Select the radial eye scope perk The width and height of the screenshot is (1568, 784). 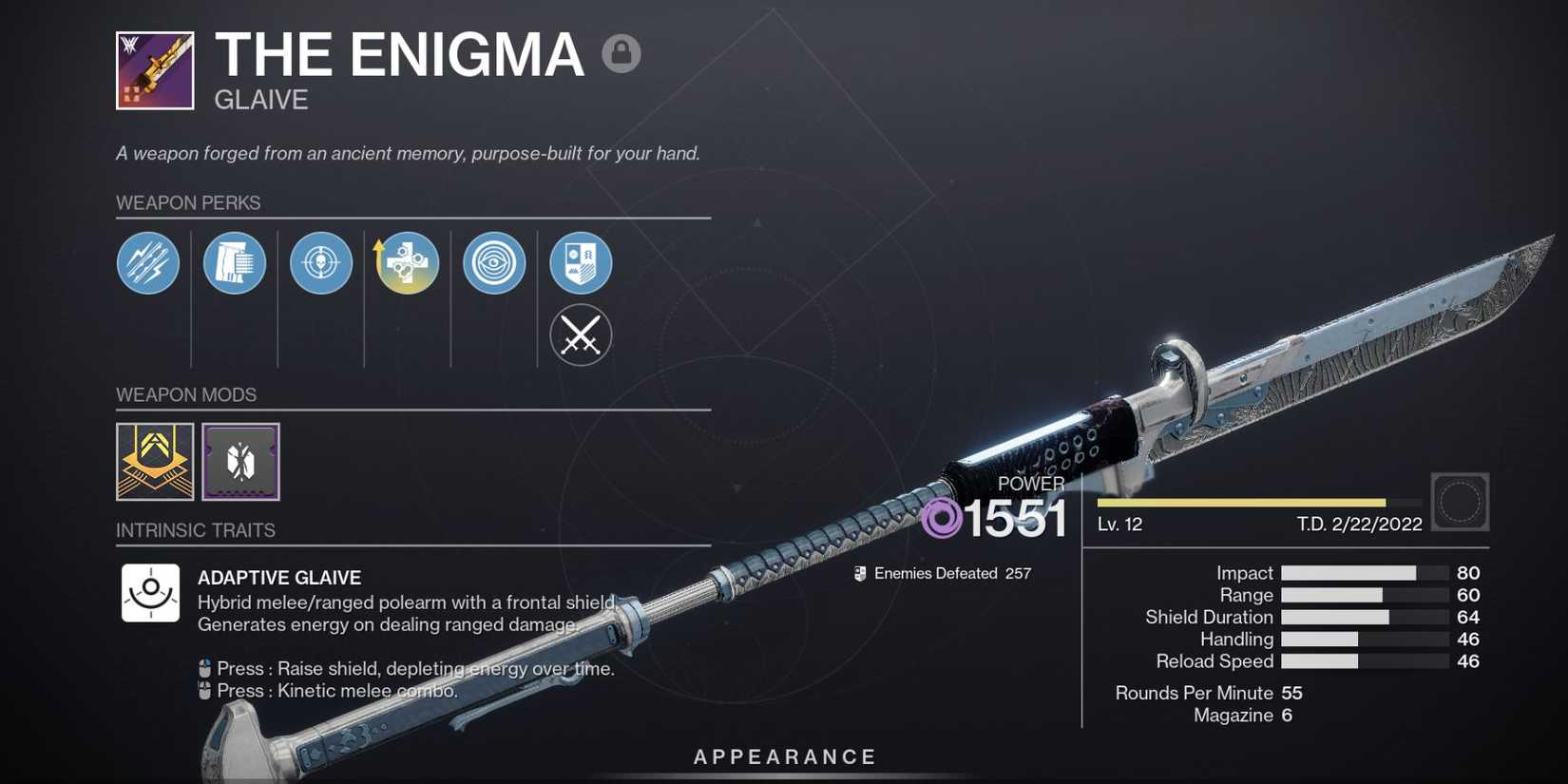coord(493,263)
